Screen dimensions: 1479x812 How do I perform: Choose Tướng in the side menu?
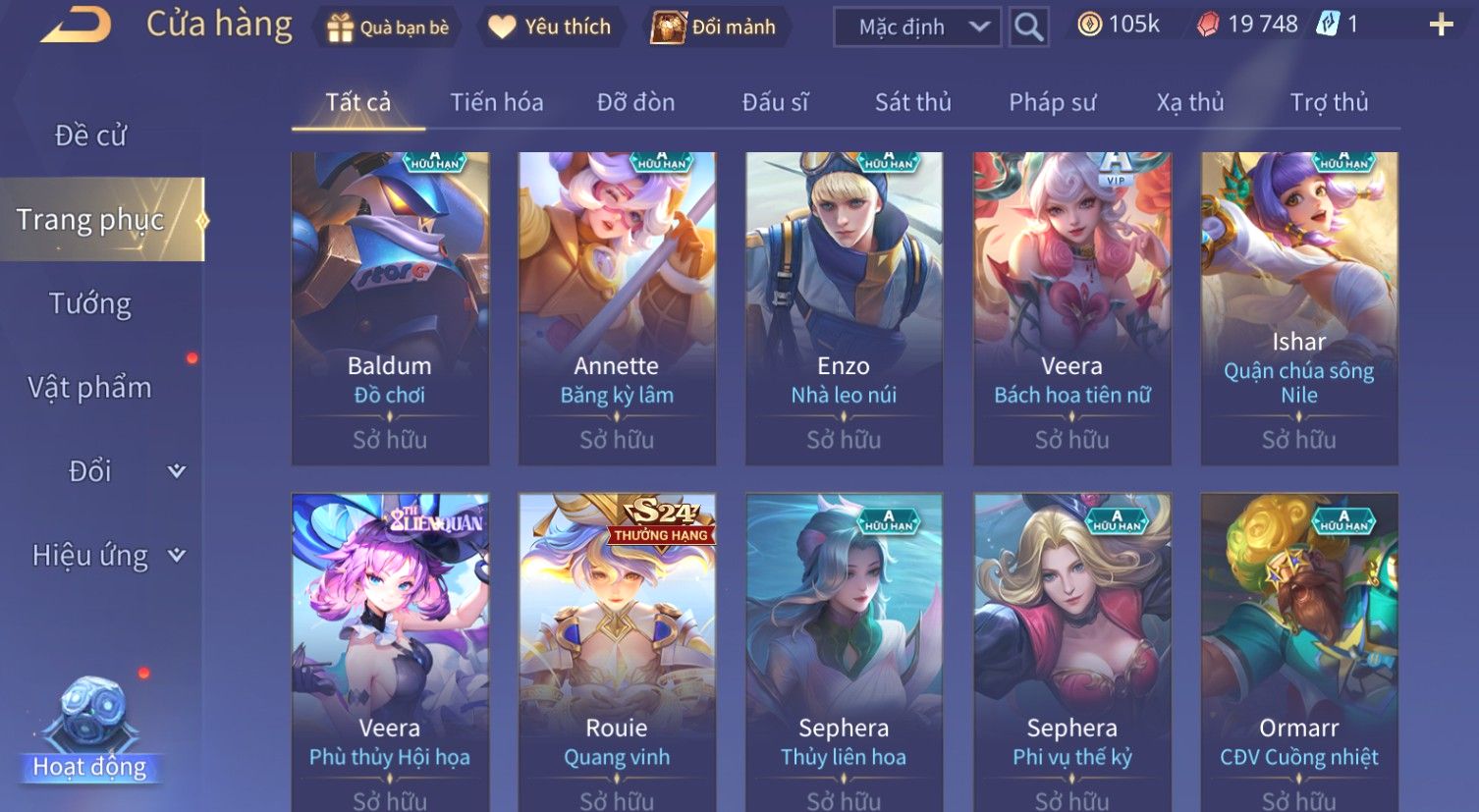(x=90, y=304)
